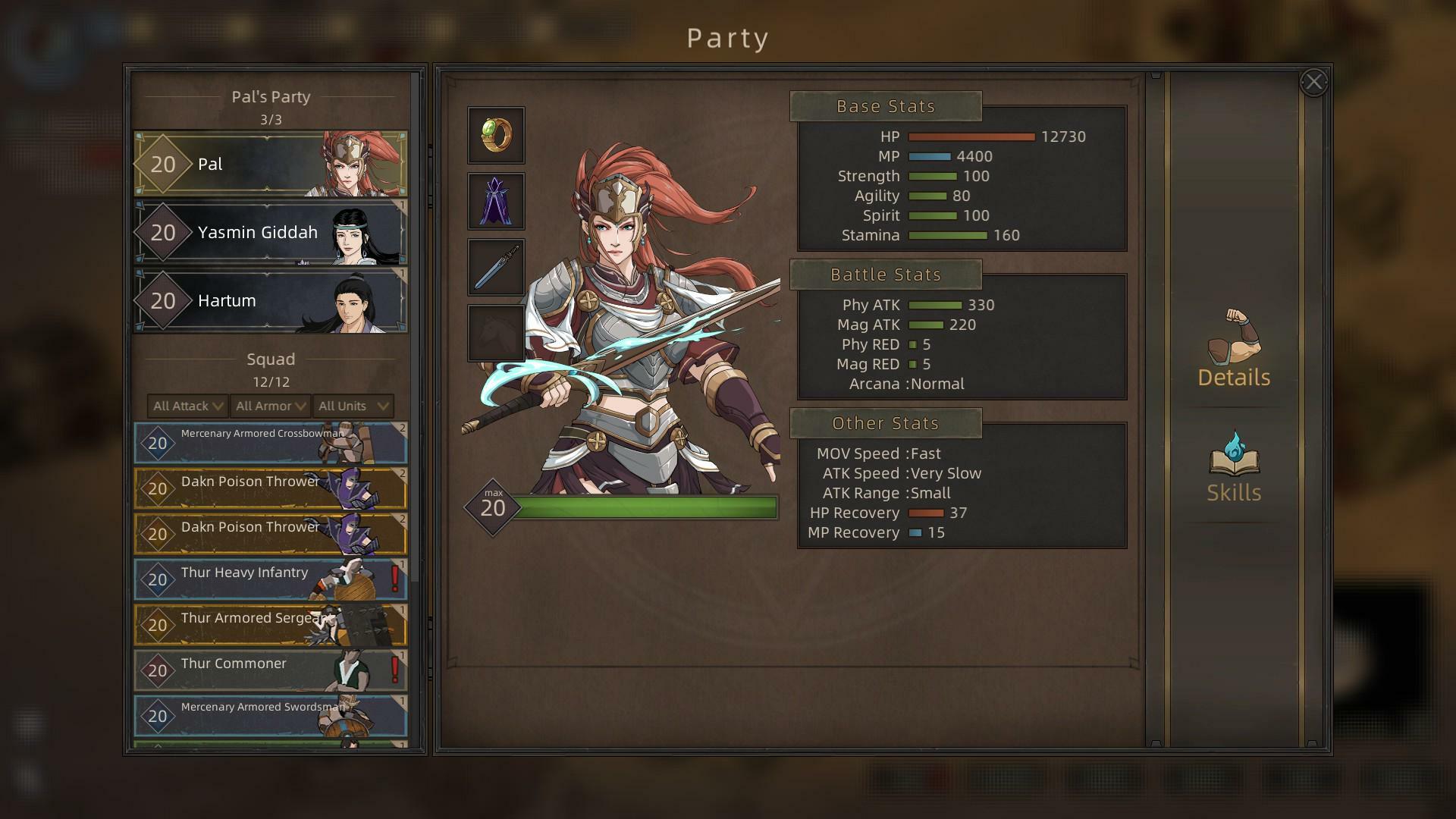Image resolution: width=1456 pixels, height=819 pixels.
Task: Select Pal in the party list
Action: click(271, 164)
